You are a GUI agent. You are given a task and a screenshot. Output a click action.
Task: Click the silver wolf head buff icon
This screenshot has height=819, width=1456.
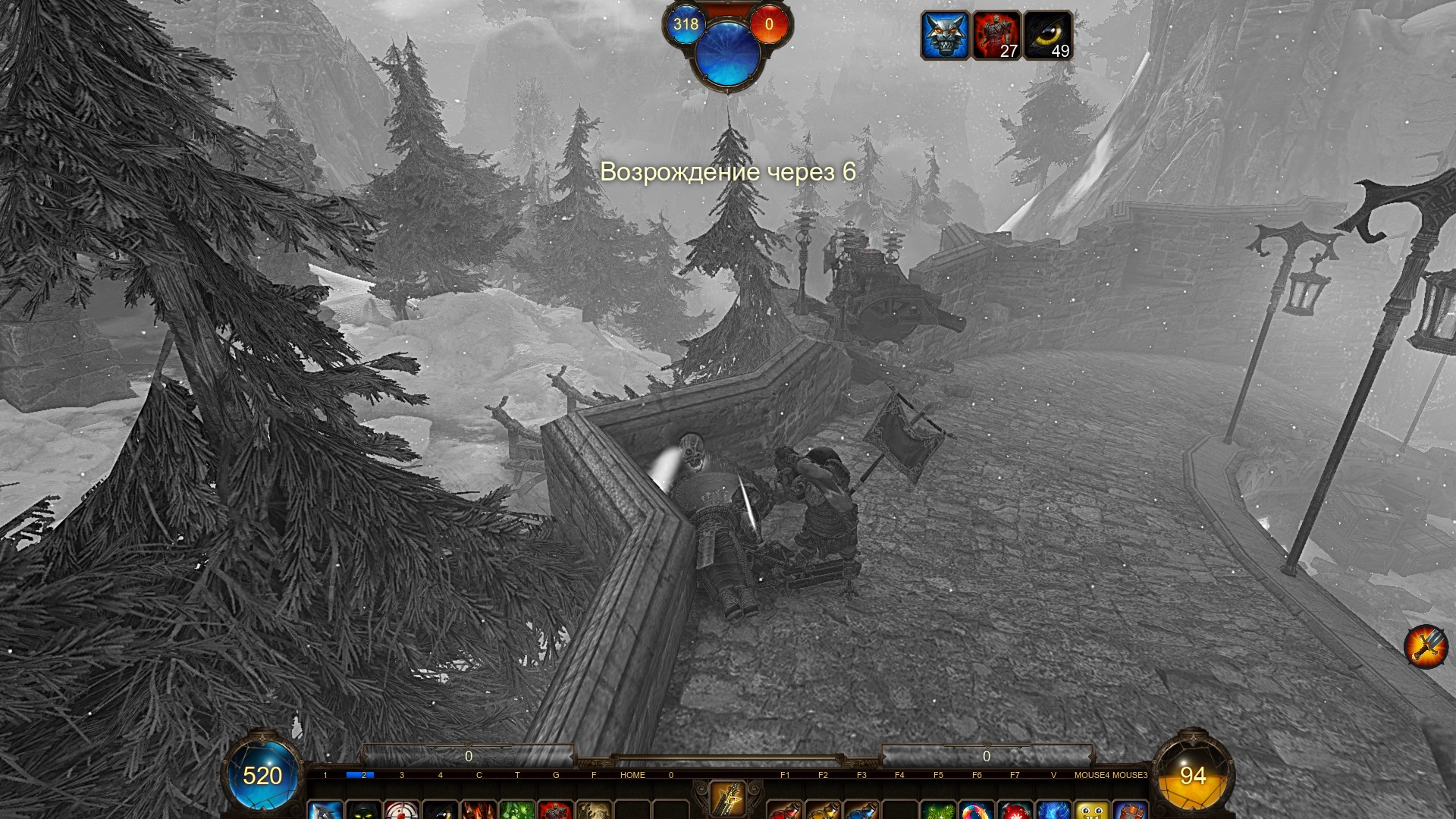click(945, 35)
